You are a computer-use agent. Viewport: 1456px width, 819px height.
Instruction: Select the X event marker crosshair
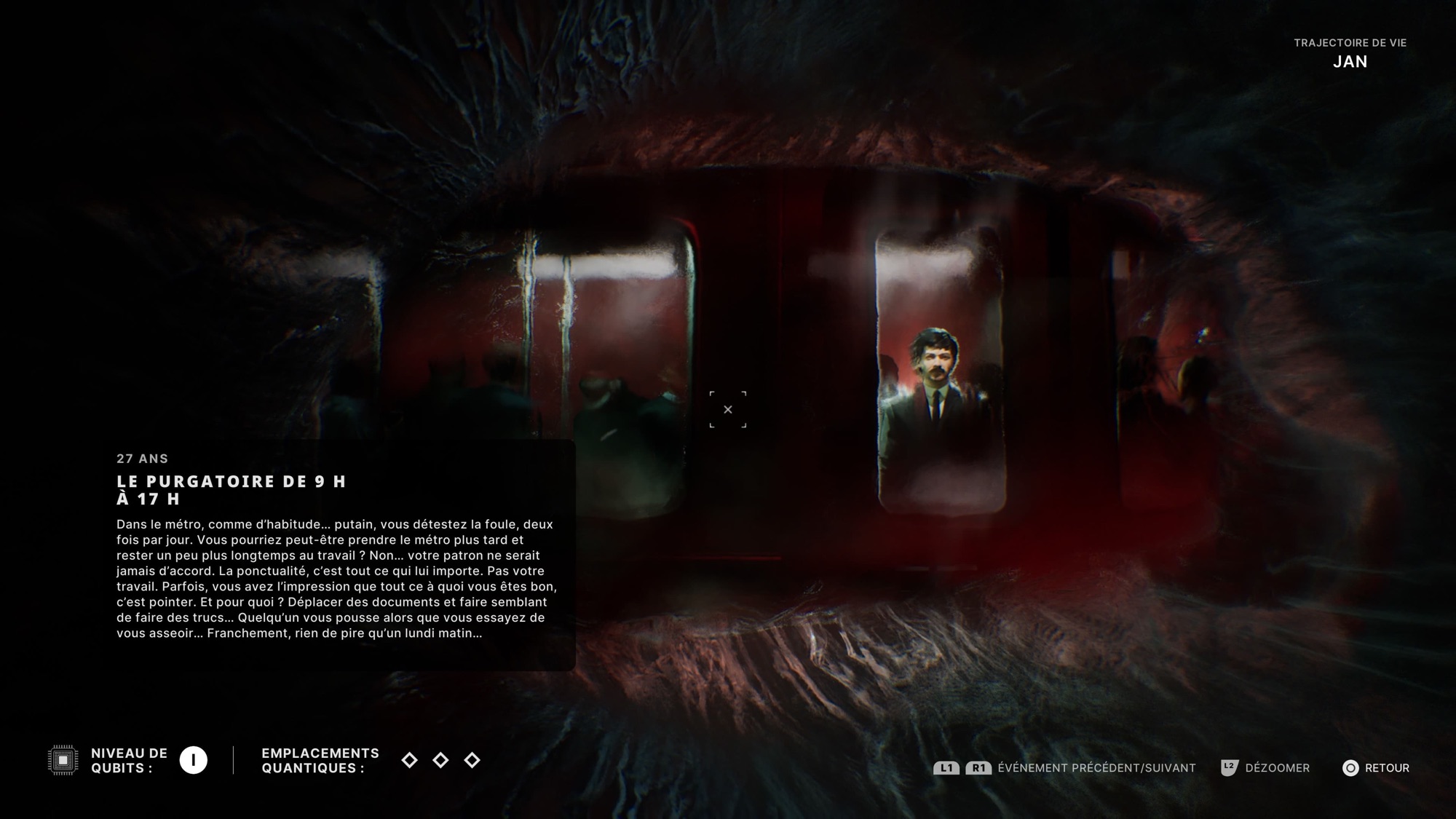point(728,410)
